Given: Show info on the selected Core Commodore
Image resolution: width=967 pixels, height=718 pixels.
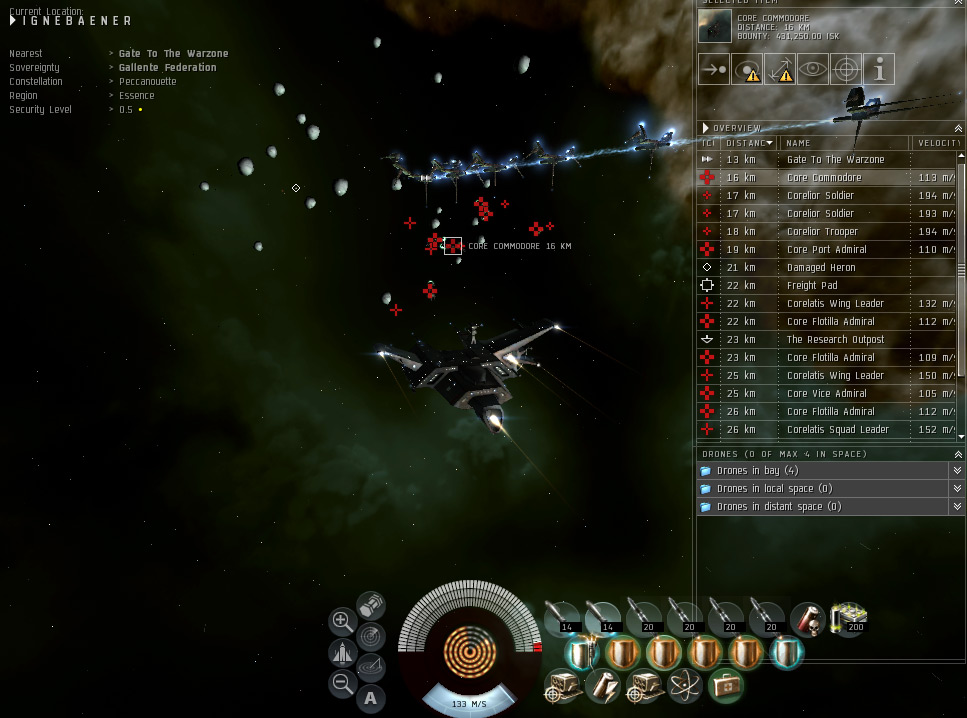Looking at the screenshot, I should [x=879, y=69].
